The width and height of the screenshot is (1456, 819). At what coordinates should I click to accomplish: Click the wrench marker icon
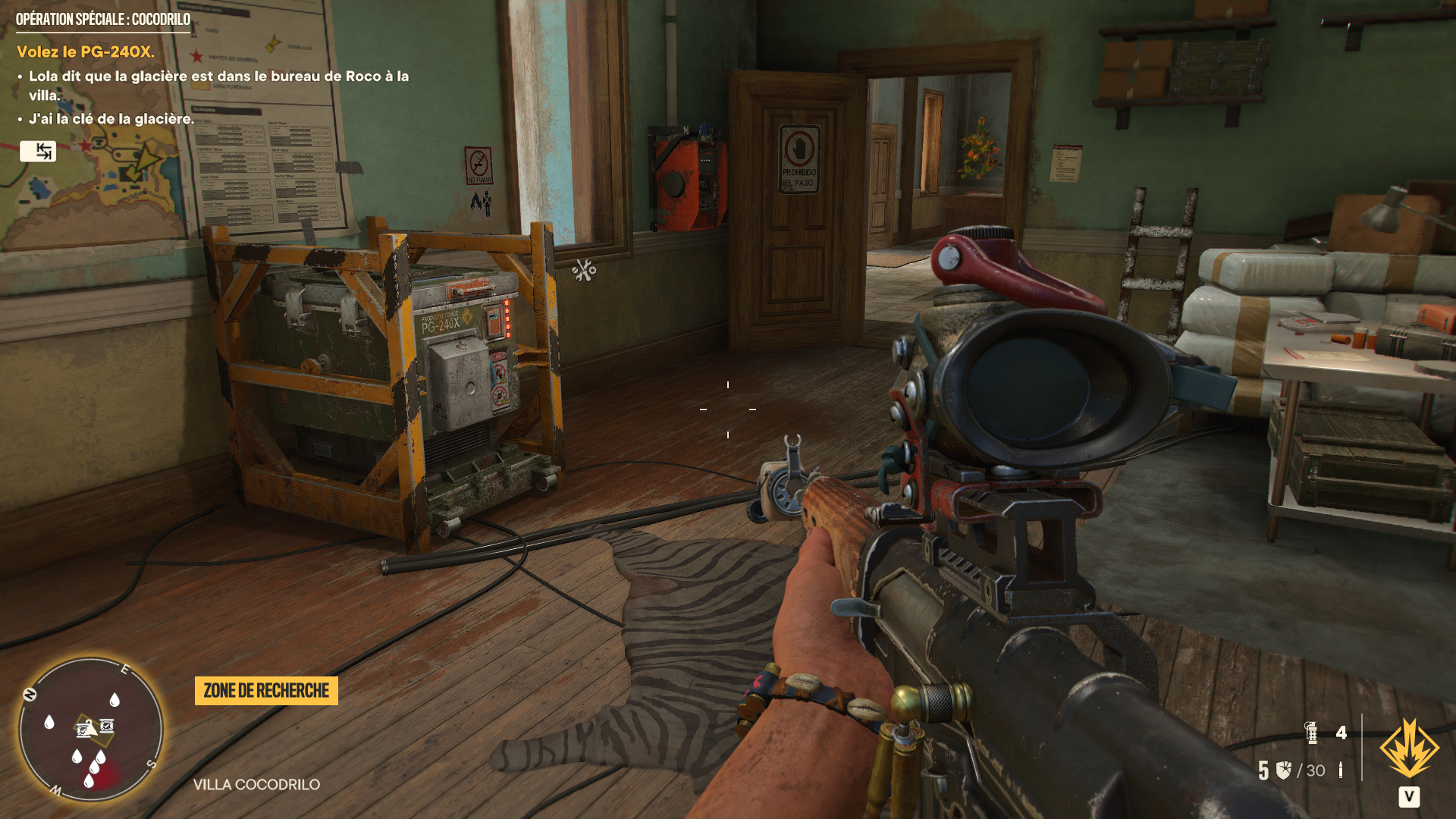coord(585,270)
